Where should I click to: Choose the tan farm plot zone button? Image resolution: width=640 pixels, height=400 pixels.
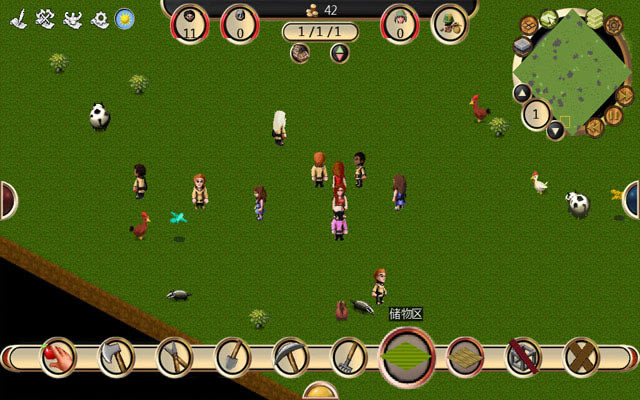[x=465, y=356]
